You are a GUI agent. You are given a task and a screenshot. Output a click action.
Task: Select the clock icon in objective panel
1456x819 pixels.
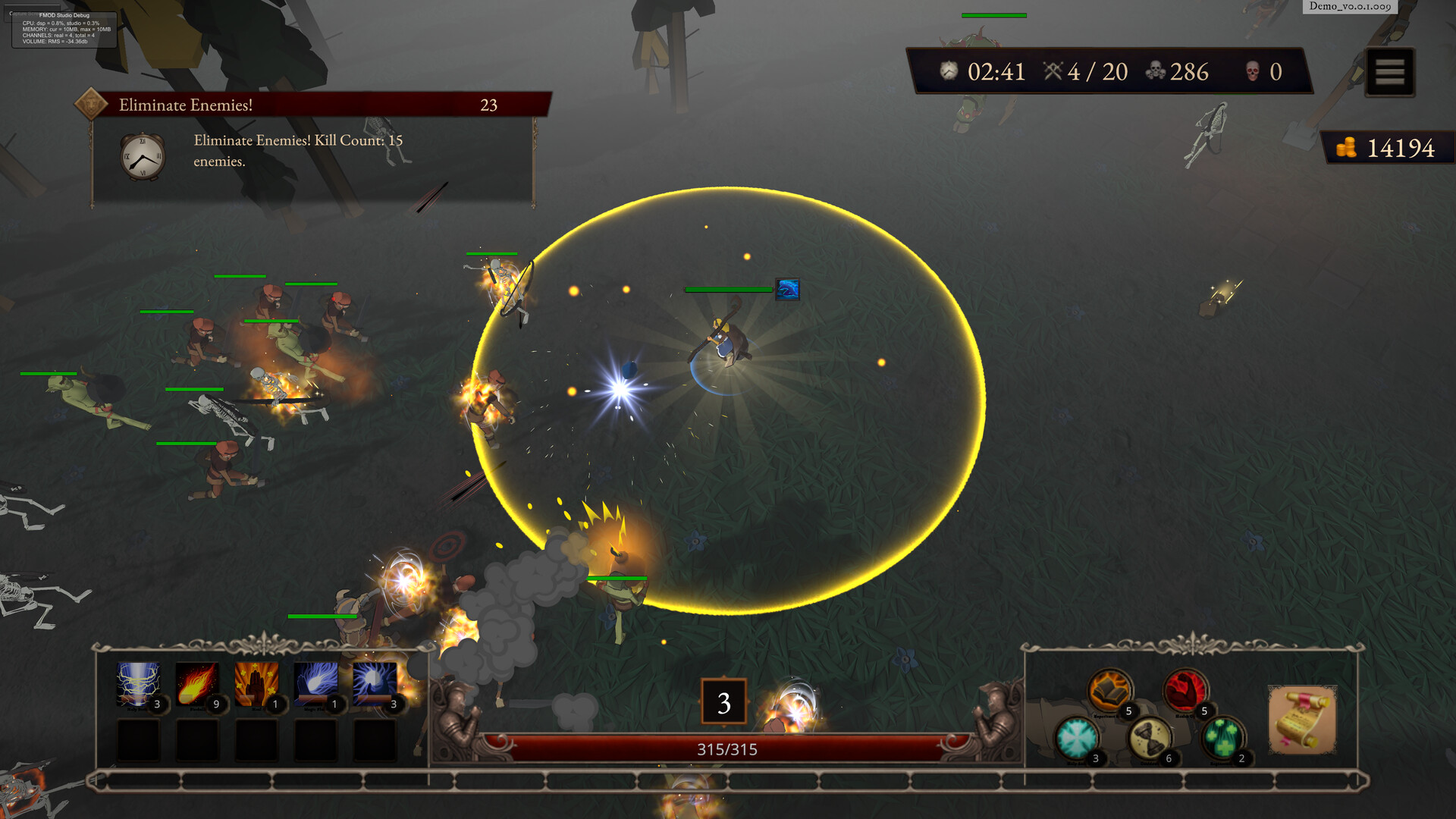[x=143, y=157]
